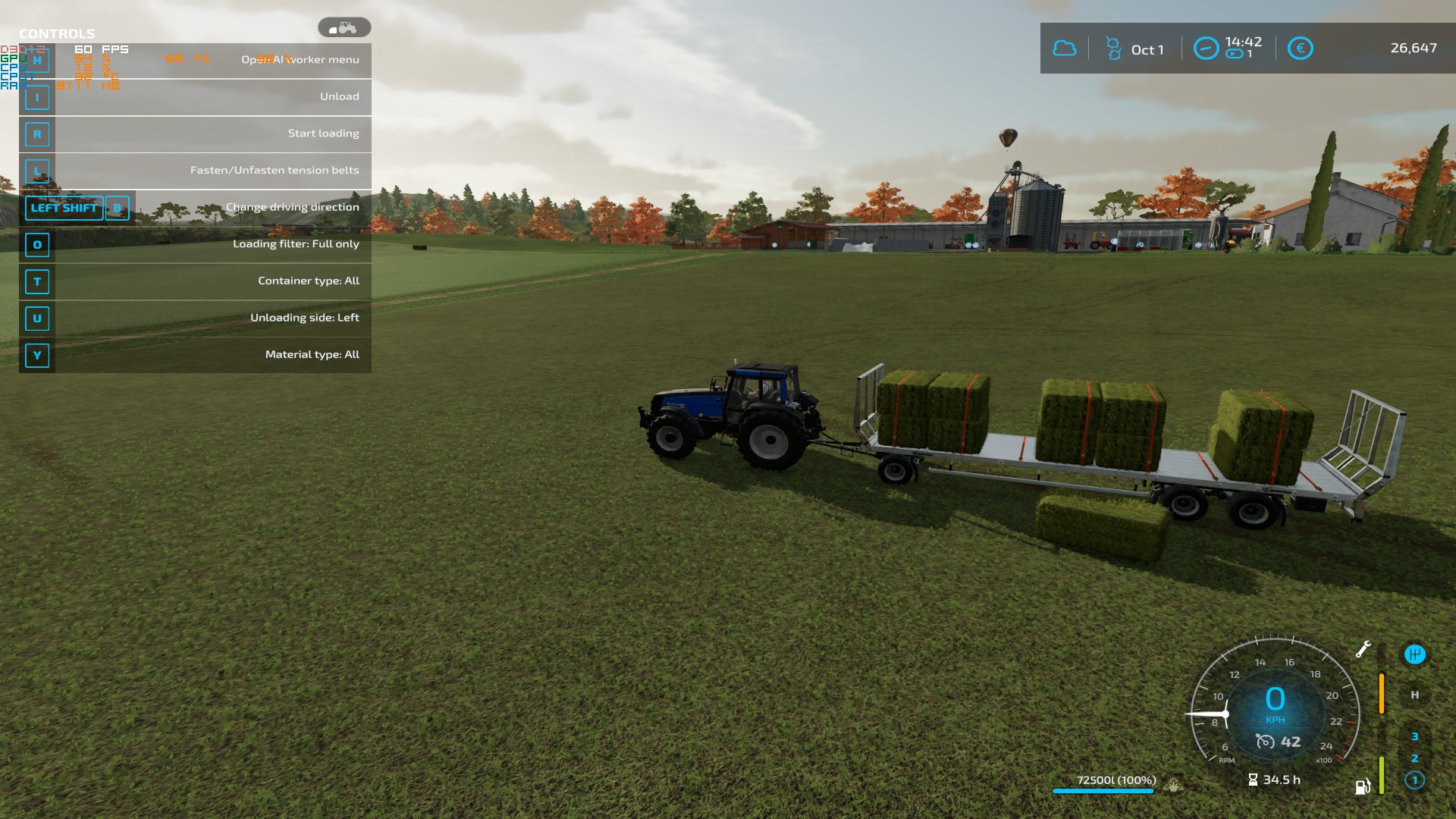Image resolution: width=1456 pixels, height=819 pixels.
Task: Toggle Fasten/Unfasten tension belts
Action: (275, 171)
